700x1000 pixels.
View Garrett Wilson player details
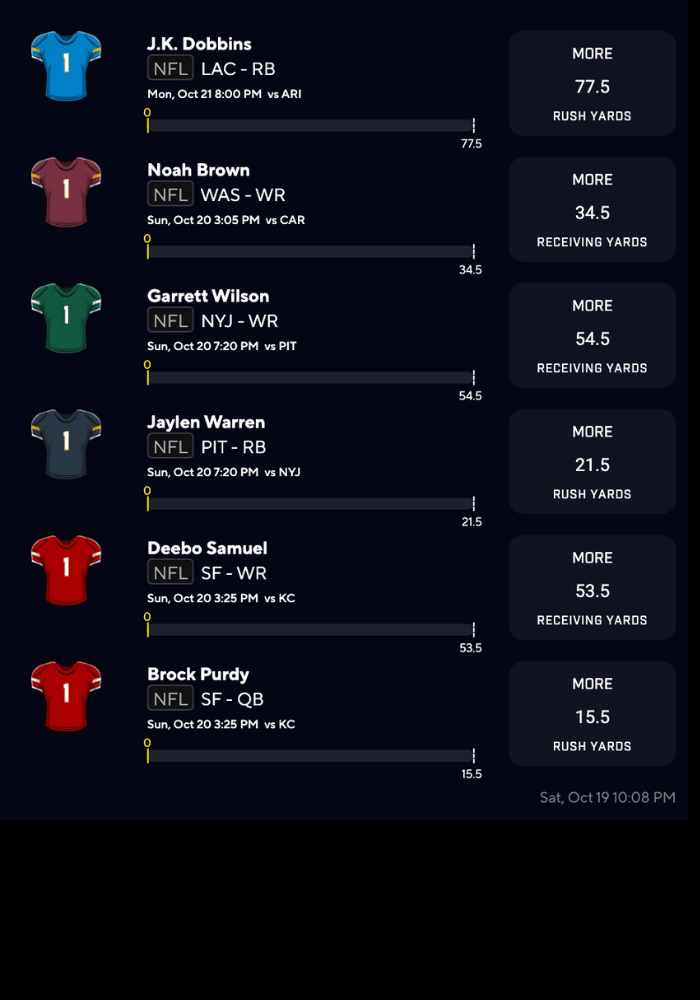pyautogui.click(x=208, y=296)
